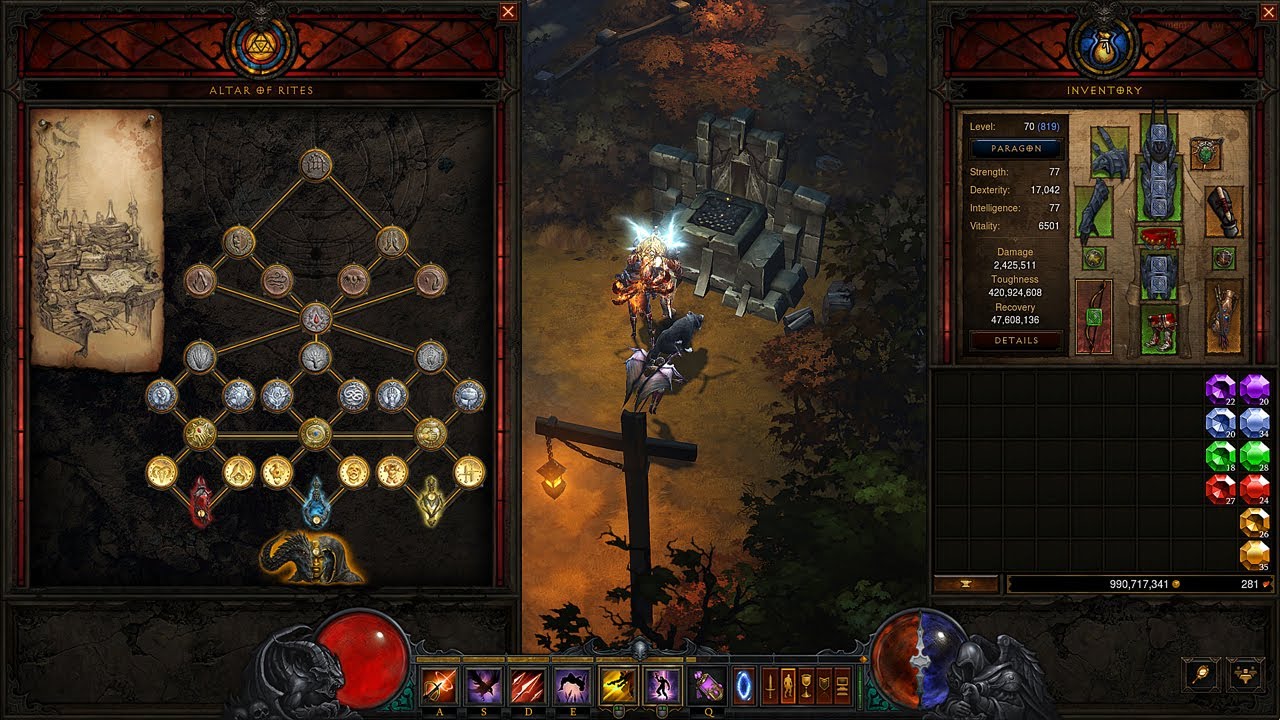The image size is (1280, 720).
Task: Select the equipped quiver off-hand slot
Action: tap(1224, 315)
